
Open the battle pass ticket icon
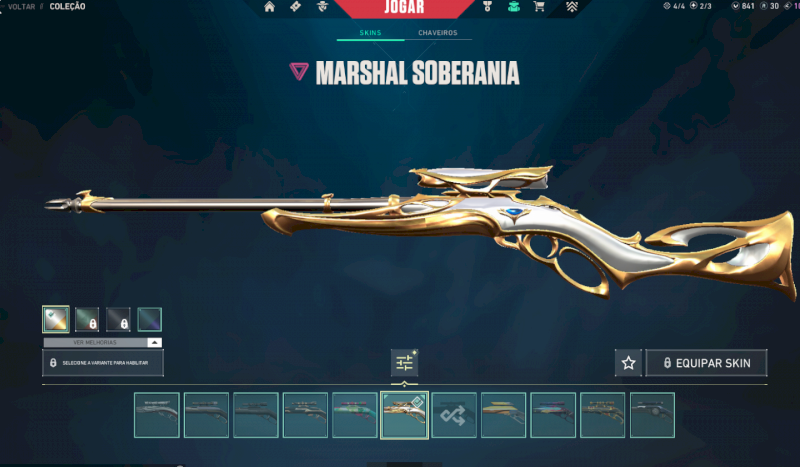click(x=295, y=7)
